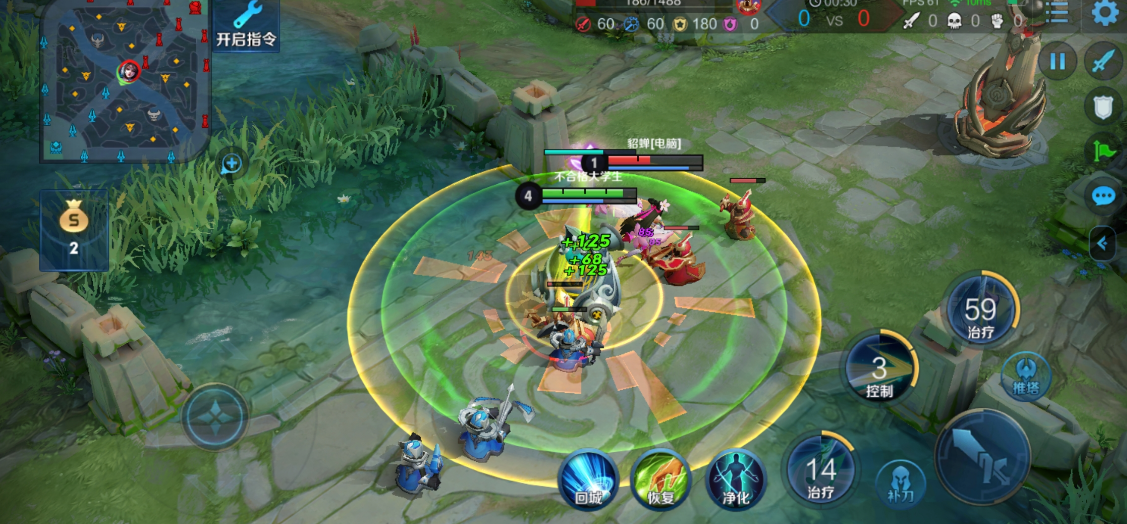Tap the 开启指令 wrench button

tap(246, 24)
